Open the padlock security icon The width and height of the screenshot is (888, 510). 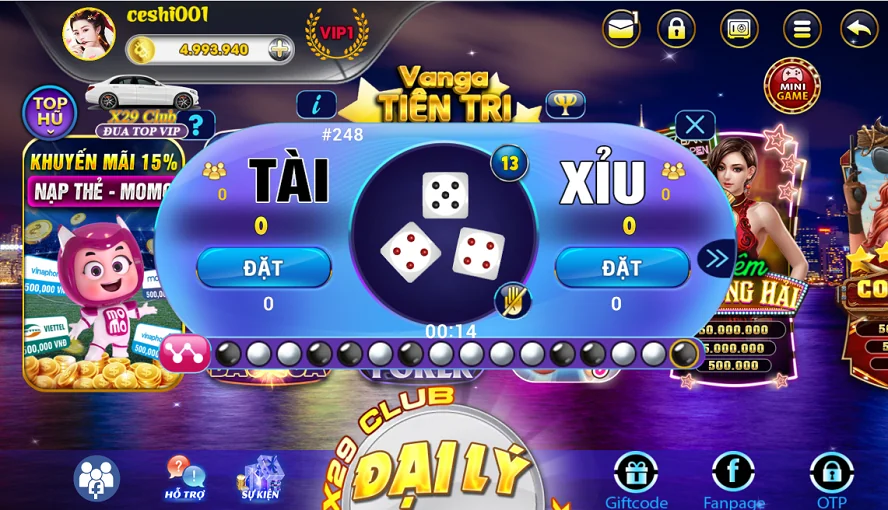coord(677,28)
